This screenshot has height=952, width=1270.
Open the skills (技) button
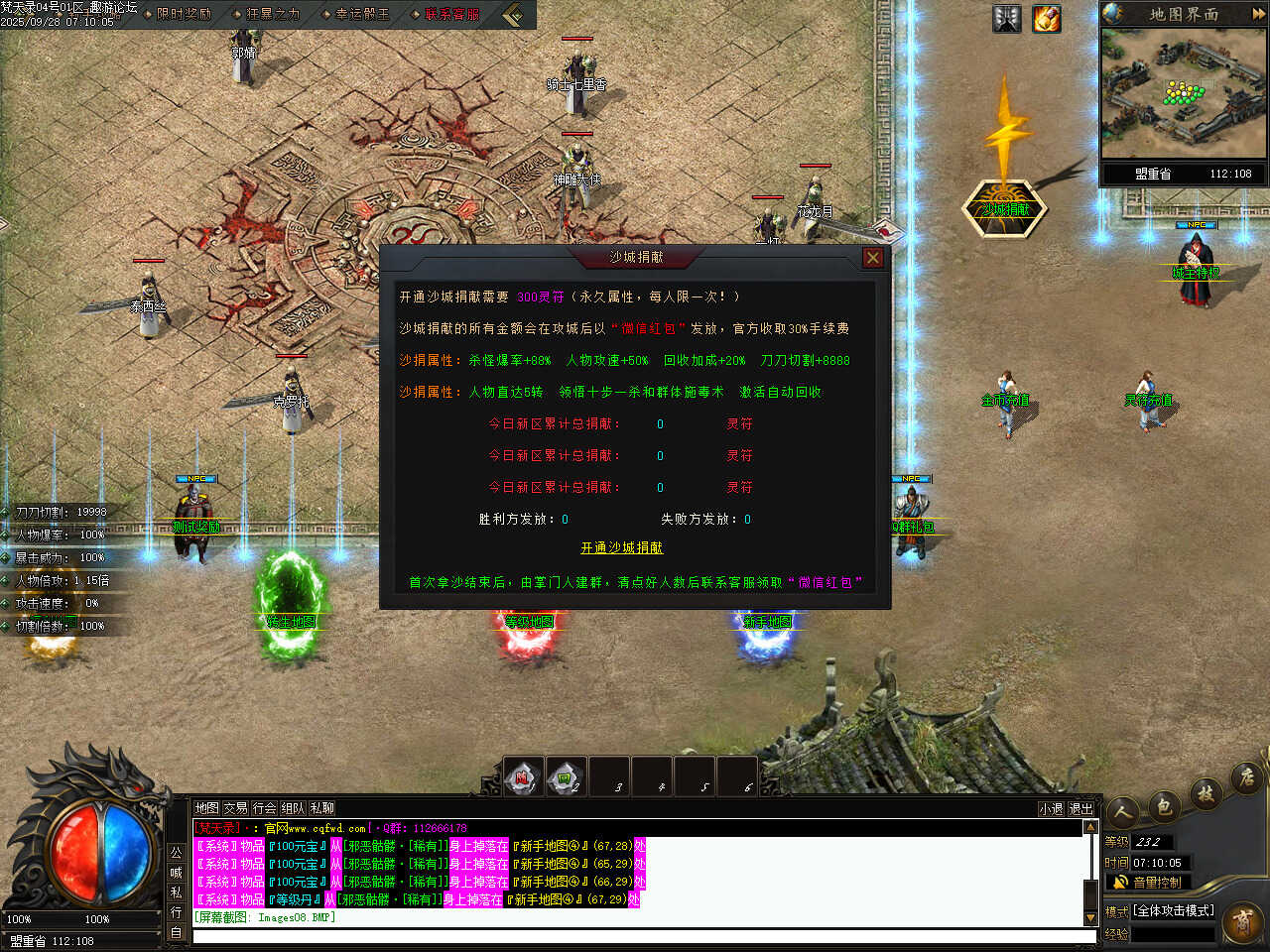[1206, 793]
